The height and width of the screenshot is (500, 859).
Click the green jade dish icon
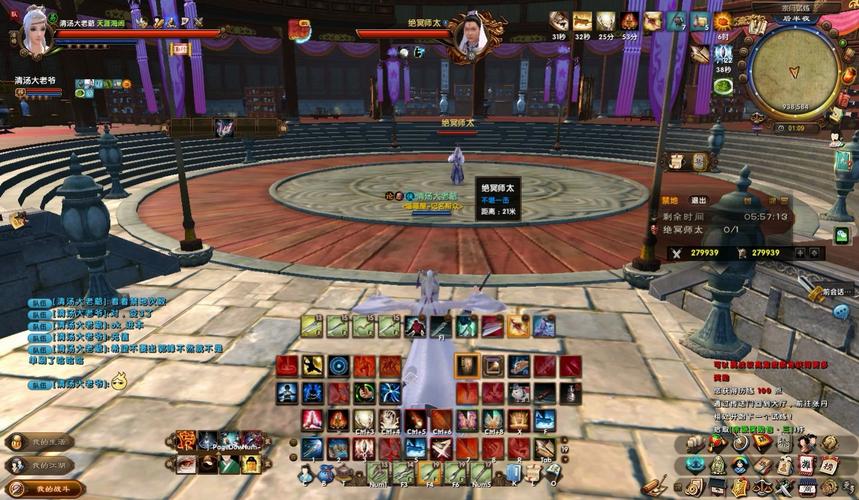[723, 87]
